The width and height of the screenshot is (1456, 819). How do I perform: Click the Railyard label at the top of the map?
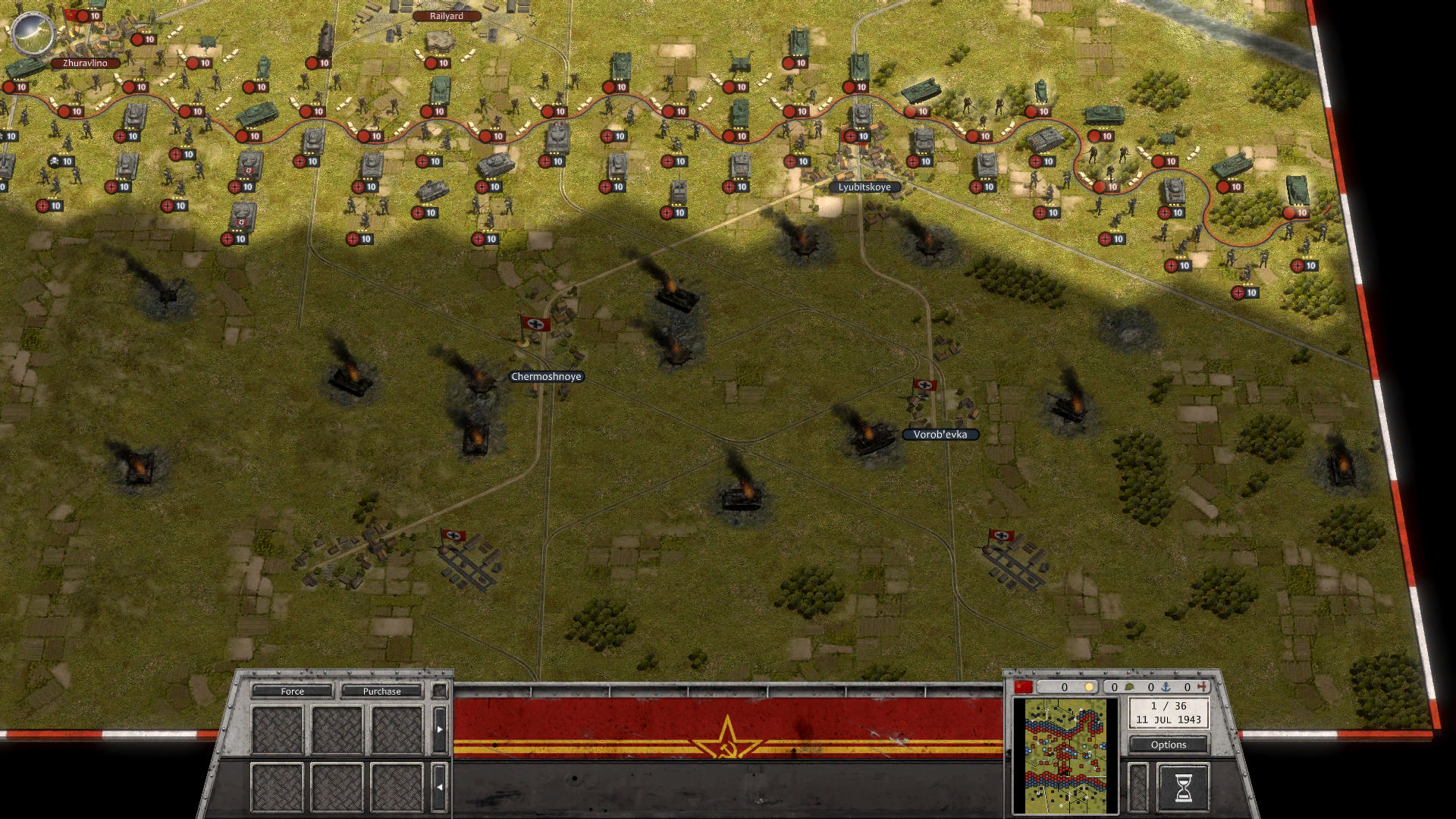(x=446, y=15)
